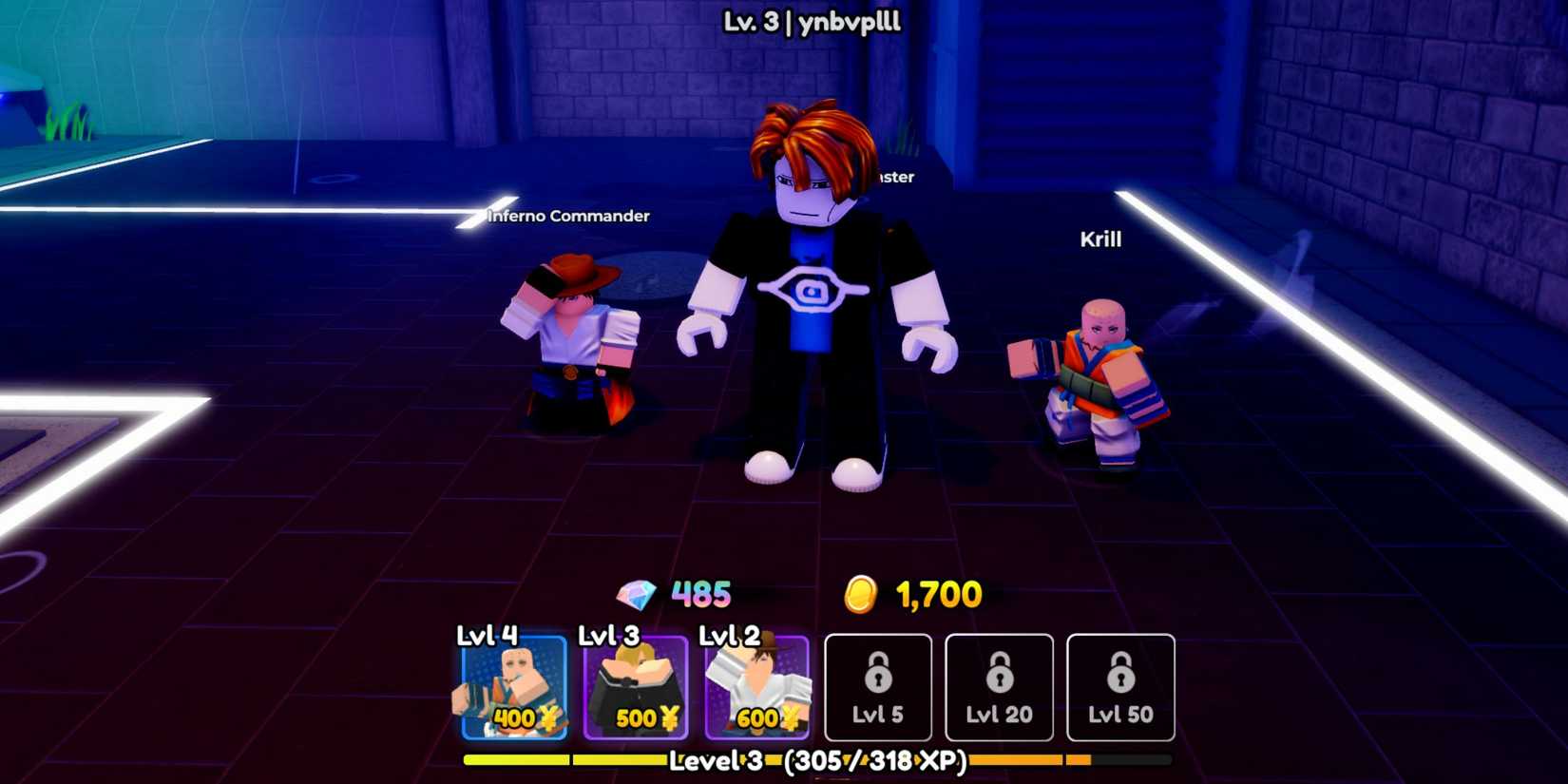This screenshot has width=1568, height=784.
Task: Click the Krill name tag
Action: click(1100, 239)
